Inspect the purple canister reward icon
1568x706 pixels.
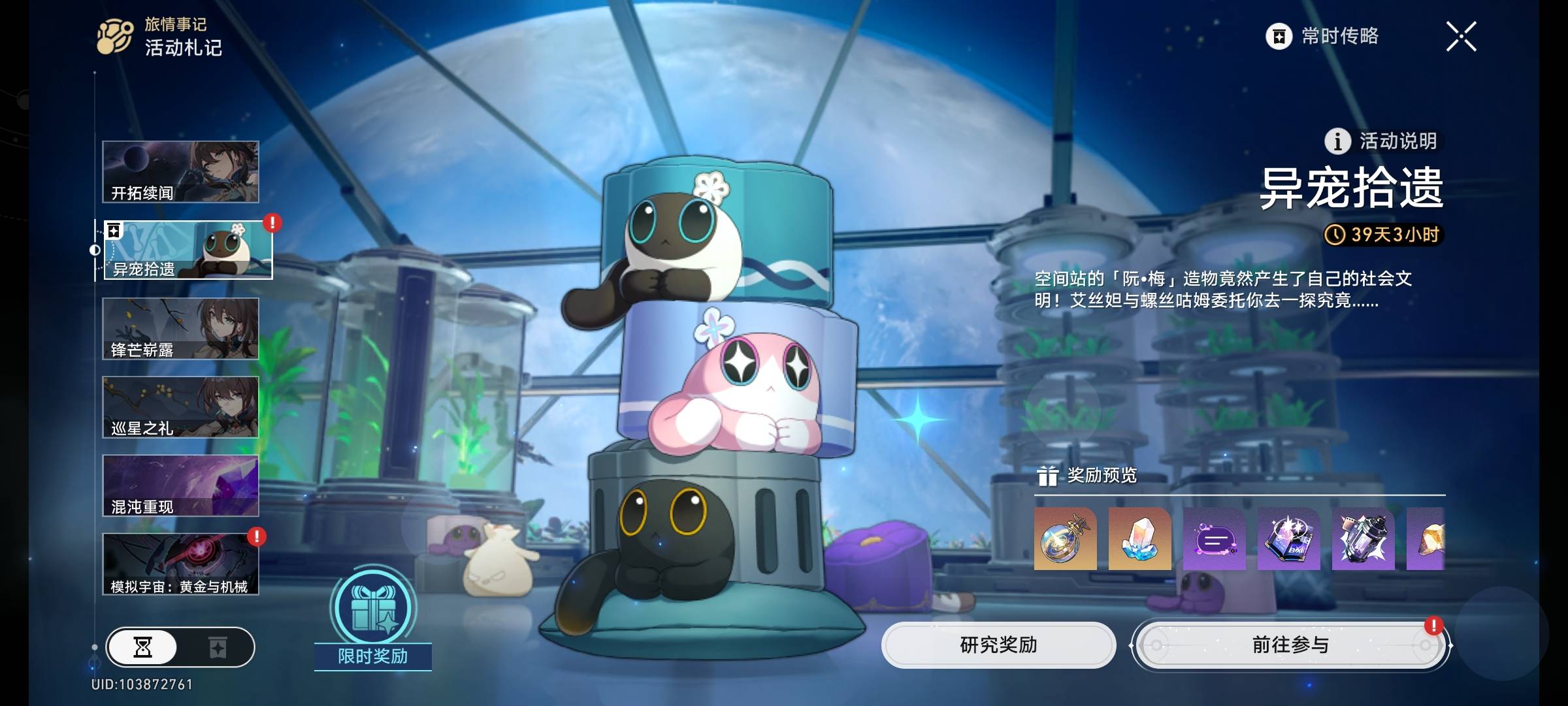pos(1363,539)
